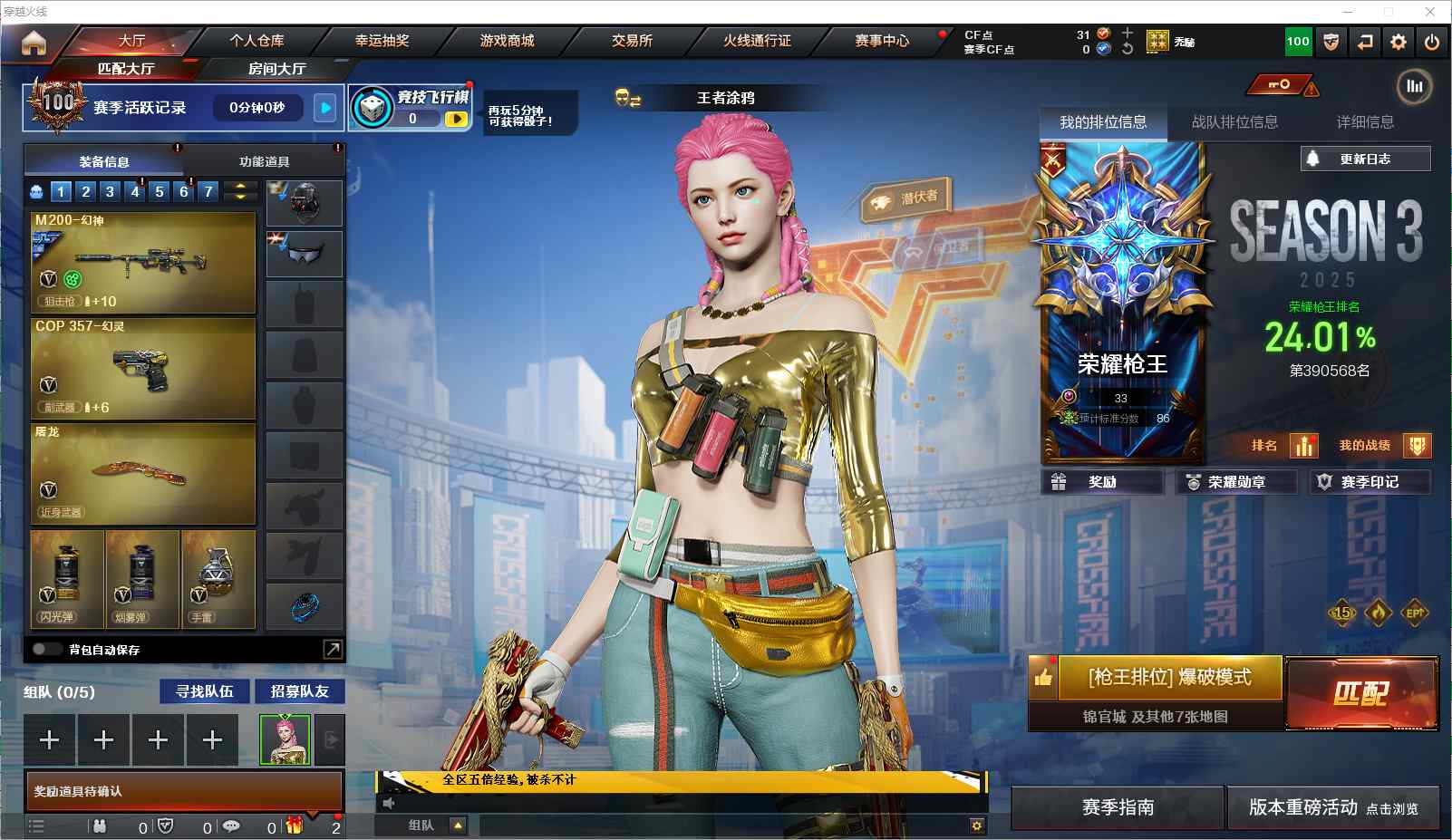Switch to the 房间大厅 tab

pos(276,69)
